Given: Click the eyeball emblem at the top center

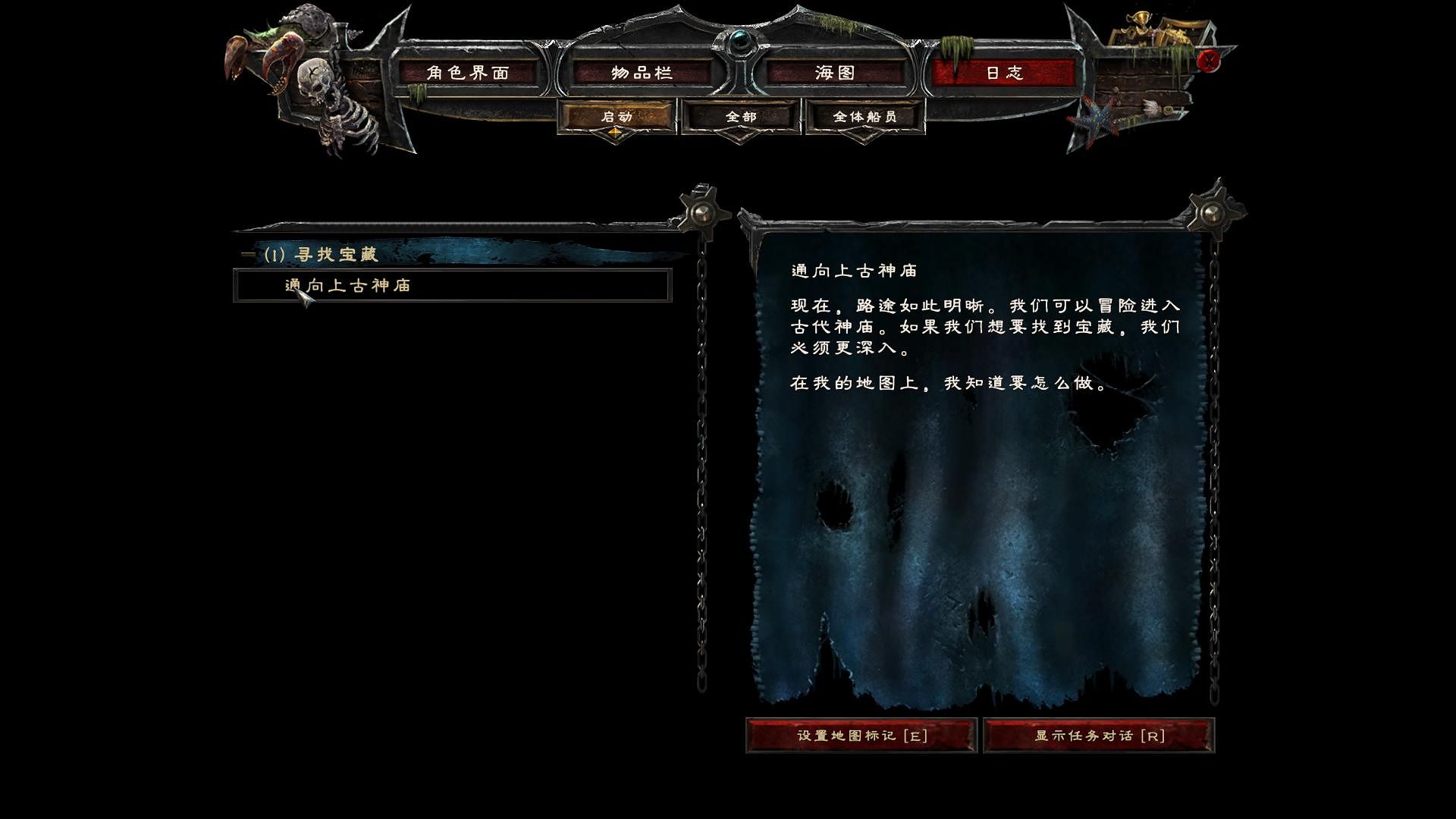Looking at the screenshot, I should click(739, 42).
